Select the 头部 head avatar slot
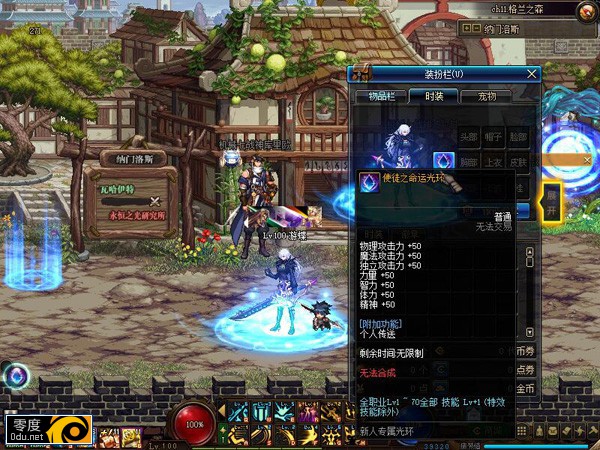 [469, 137]
